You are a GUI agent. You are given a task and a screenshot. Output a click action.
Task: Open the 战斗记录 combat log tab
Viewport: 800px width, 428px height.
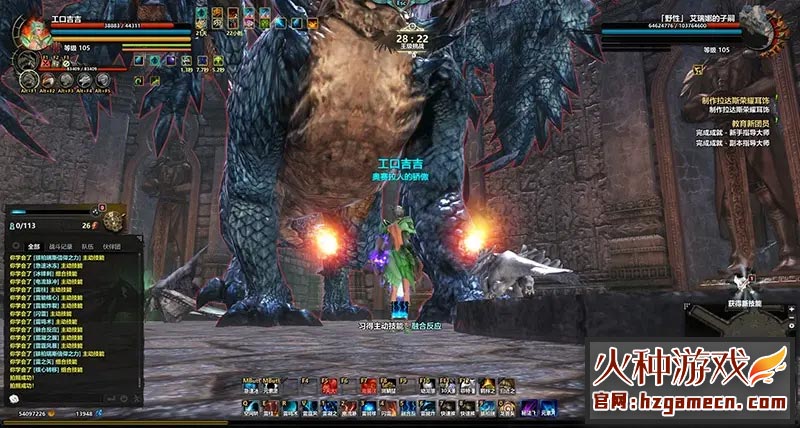pos(61,245)
